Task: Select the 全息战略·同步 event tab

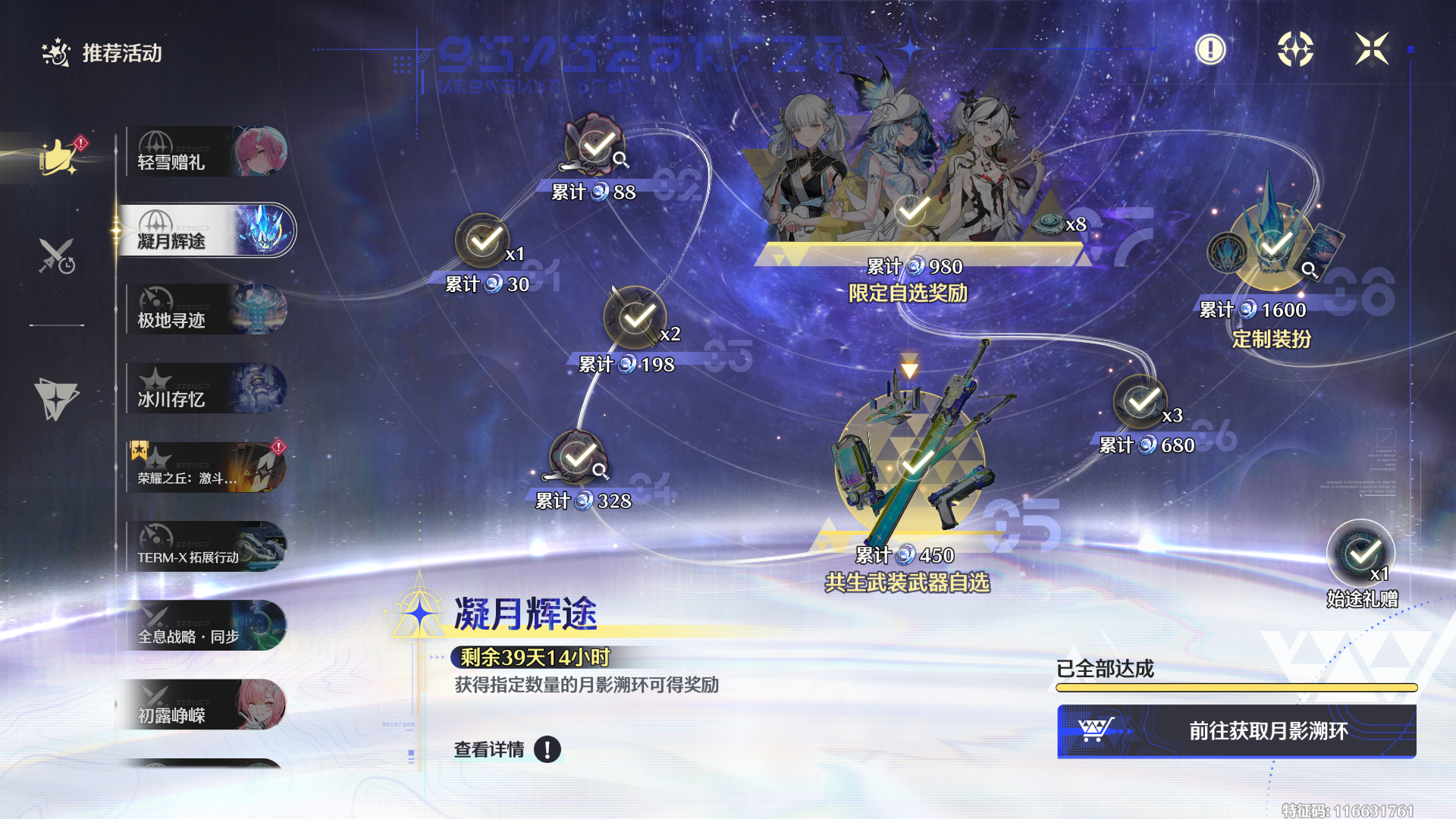Action: [206, 626]
